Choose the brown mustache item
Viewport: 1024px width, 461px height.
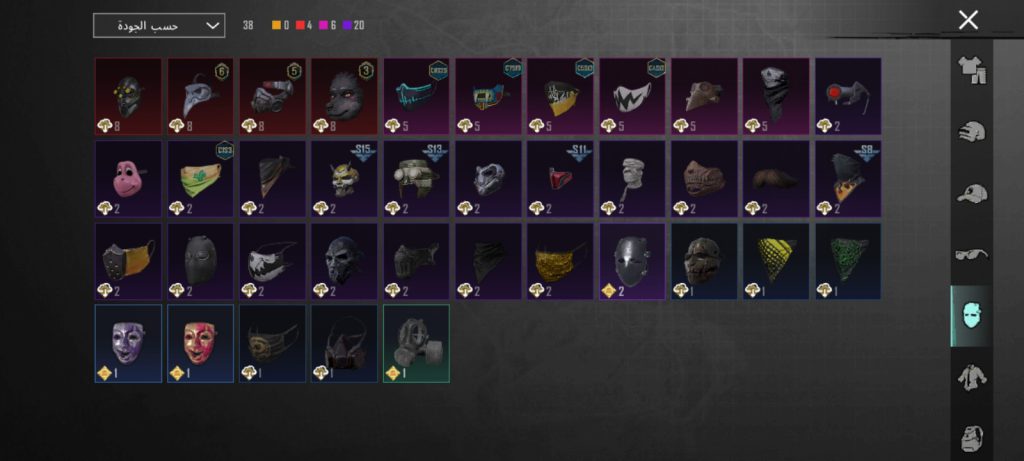(x=776, y=179)
